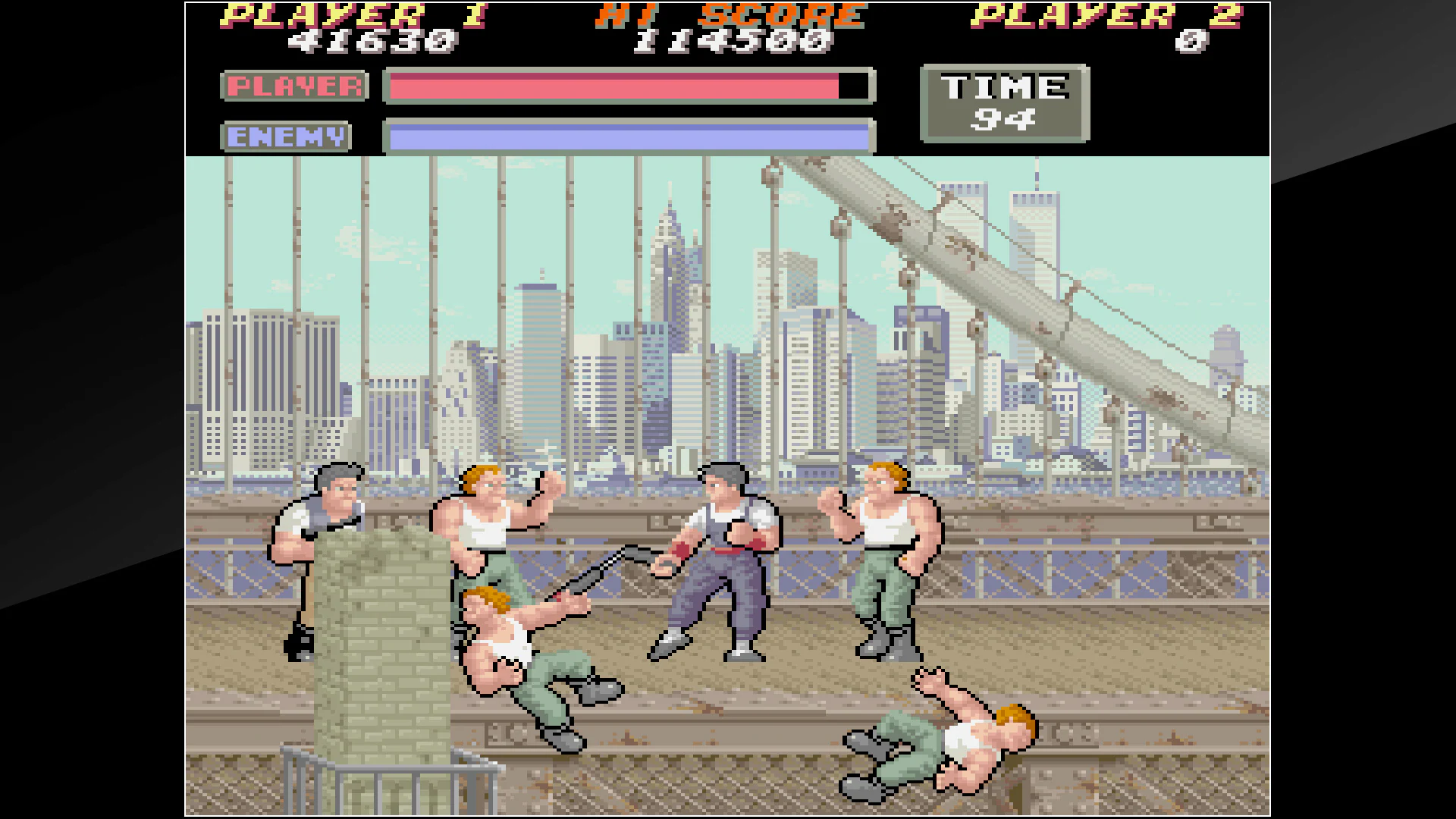
Task: Click the blue enemy health bar
Action: coord(622,135)
